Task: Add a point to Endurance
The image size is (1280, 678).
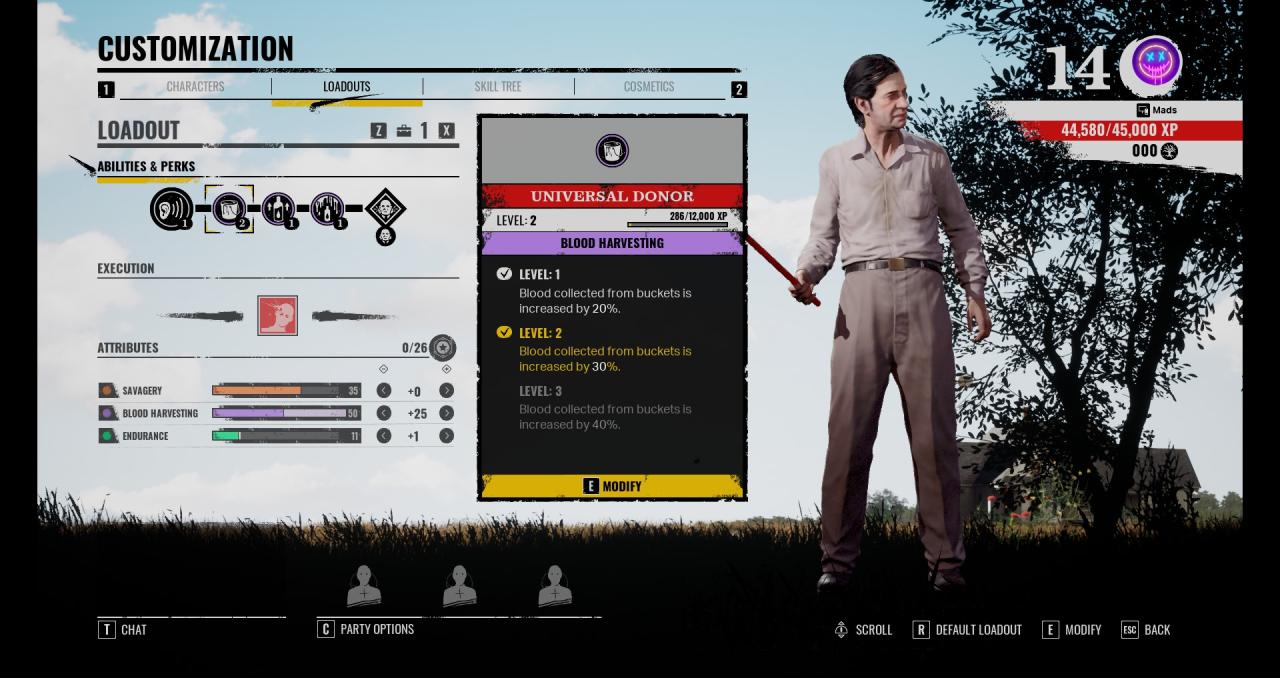Action: pos(446,436)
